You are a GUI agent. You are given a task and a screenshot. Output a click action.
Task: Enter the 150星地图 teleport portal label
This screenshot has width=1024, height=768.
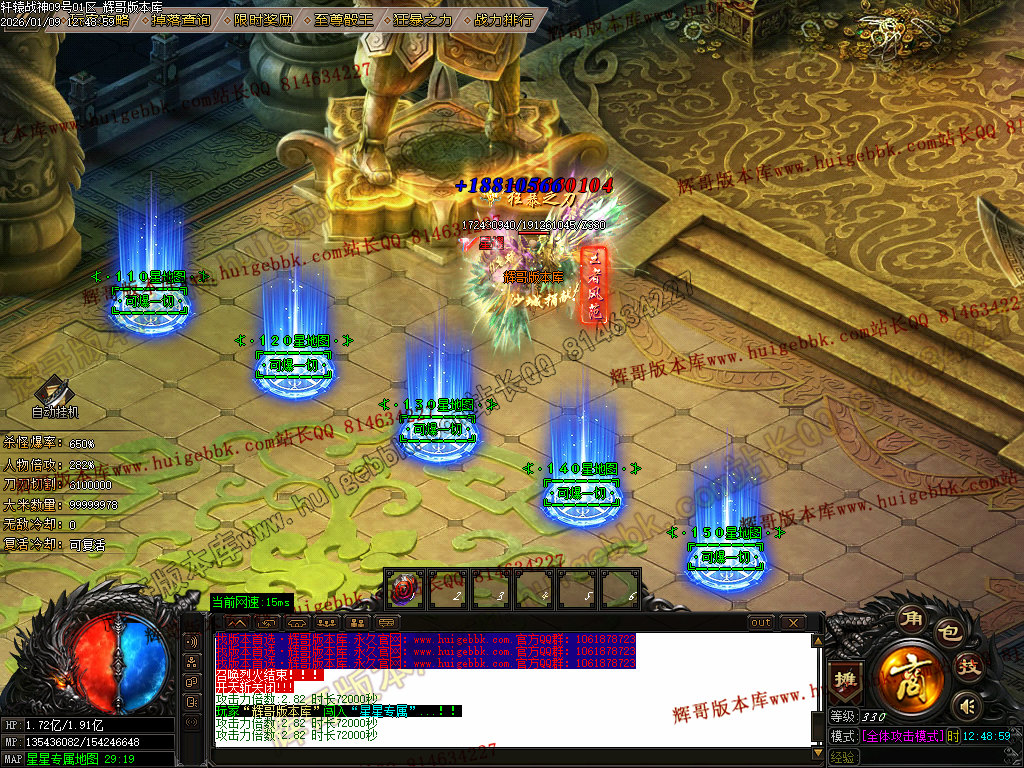[x=726, y=533]
